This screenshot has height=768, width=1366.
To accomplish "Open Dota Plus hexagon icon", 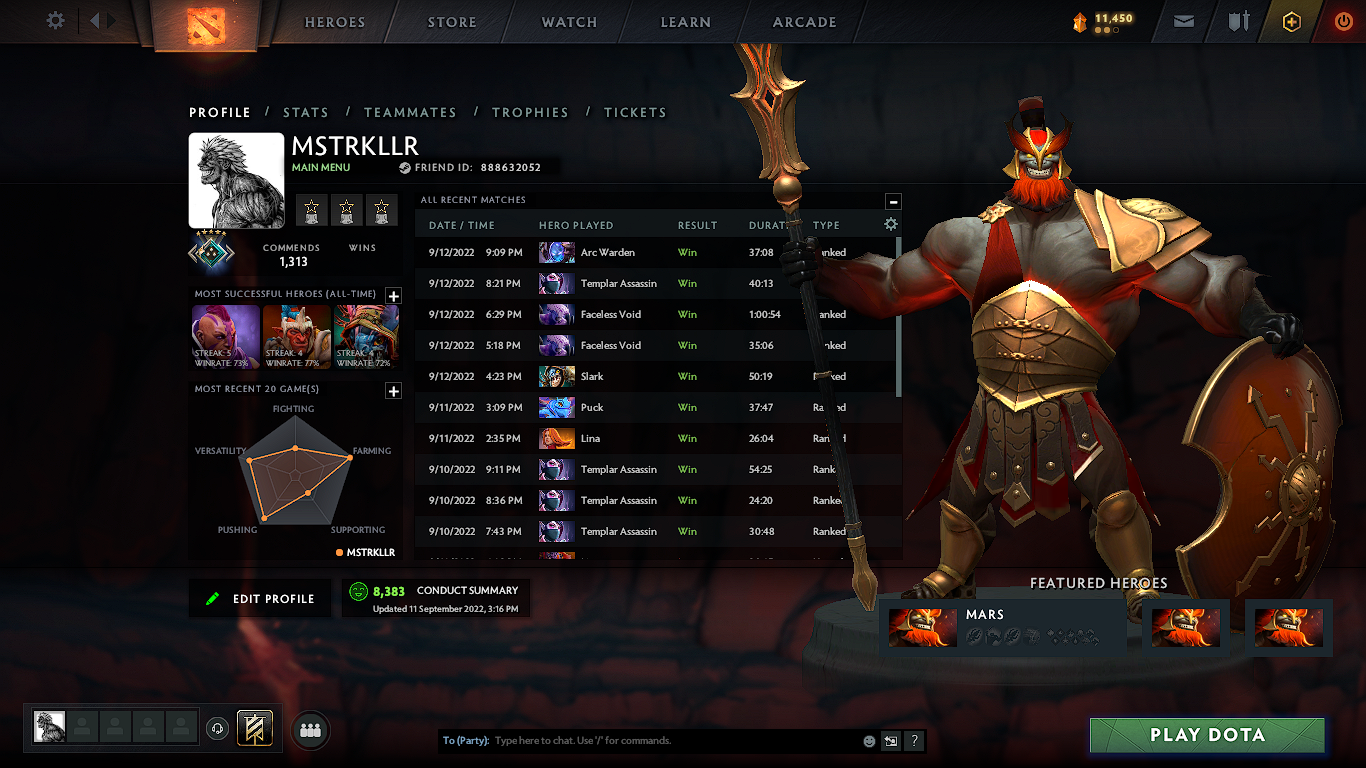I will pyautogui.click(x=1290, y=22).
